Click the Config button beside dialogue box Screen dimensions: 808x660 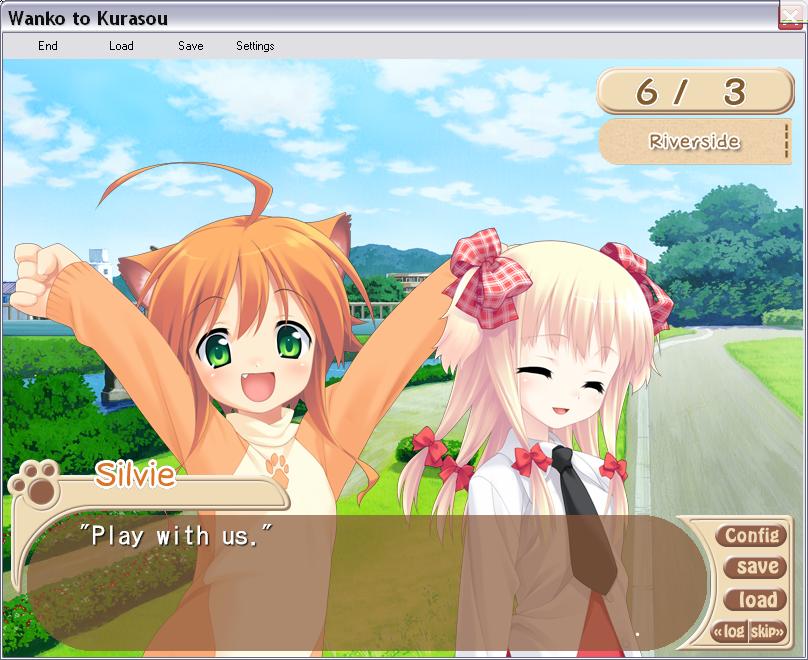pos(751,536)
